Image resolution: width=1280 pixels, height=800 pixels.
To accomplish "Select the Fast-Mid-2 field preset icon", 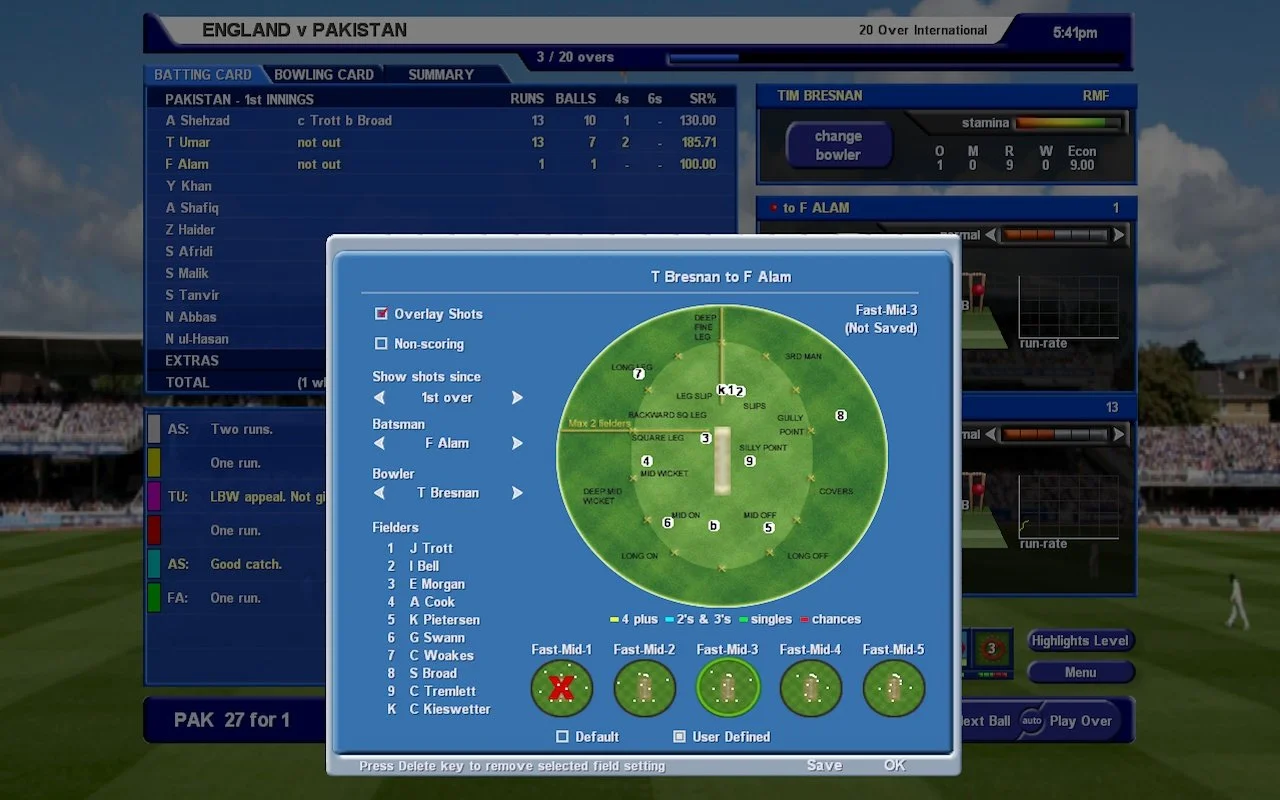I will (644, 689).
